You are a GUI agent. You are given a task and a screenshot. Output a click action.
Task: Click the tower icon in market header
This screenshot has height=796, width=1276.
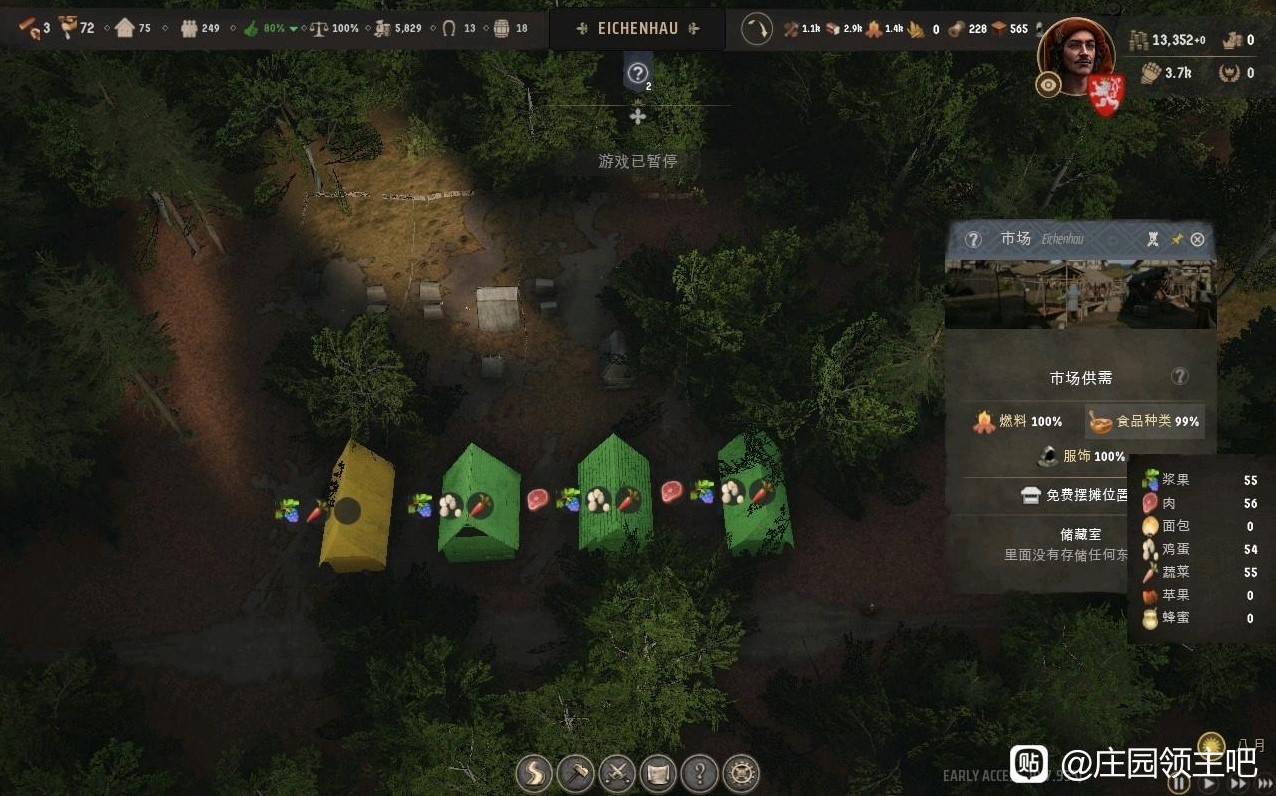point(1154,240)
